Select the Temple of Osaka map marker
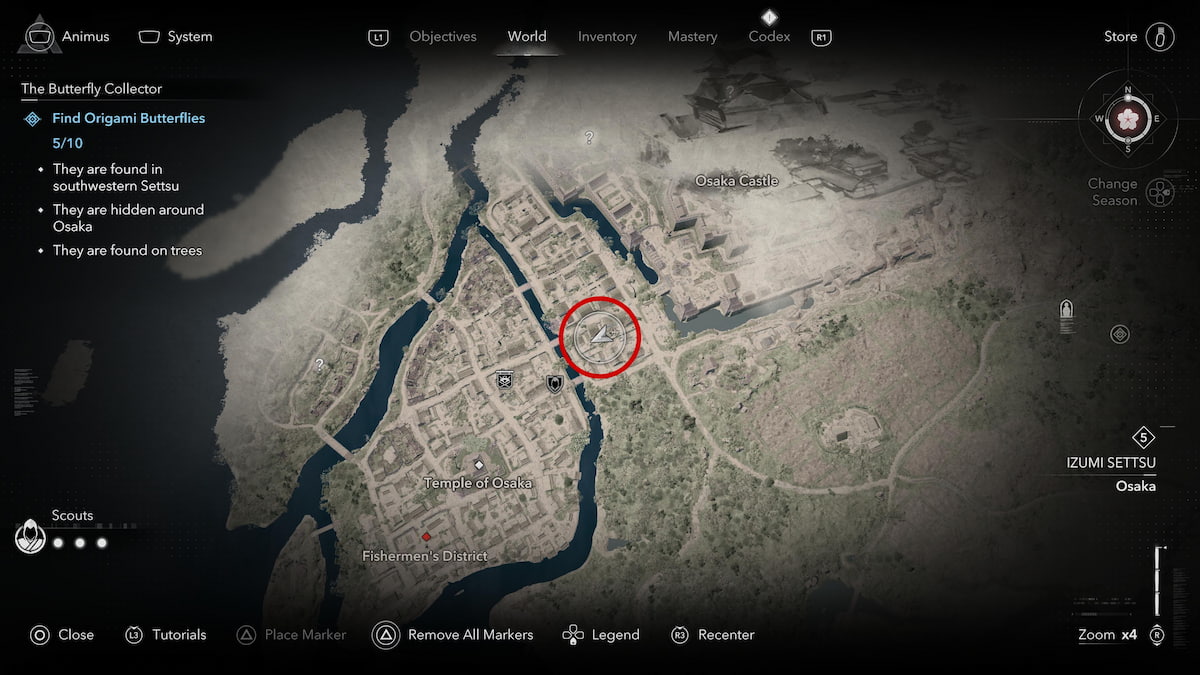Image resolution: width=1200 pixels, height=675 pixels. (478, 466)
